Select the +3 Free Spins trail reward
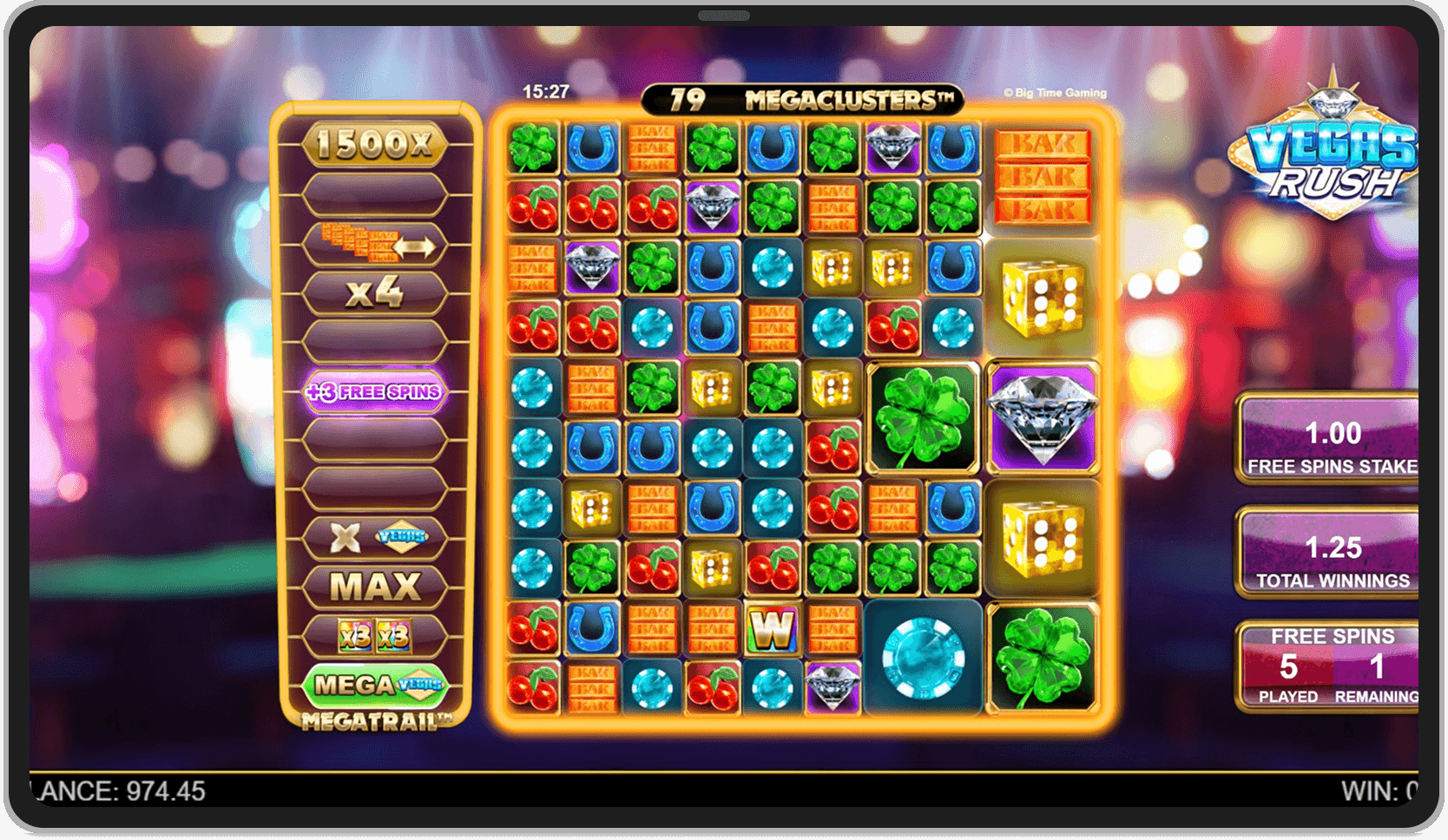Viewport: 1448px width, 840px height. click(x=375, y=392)
